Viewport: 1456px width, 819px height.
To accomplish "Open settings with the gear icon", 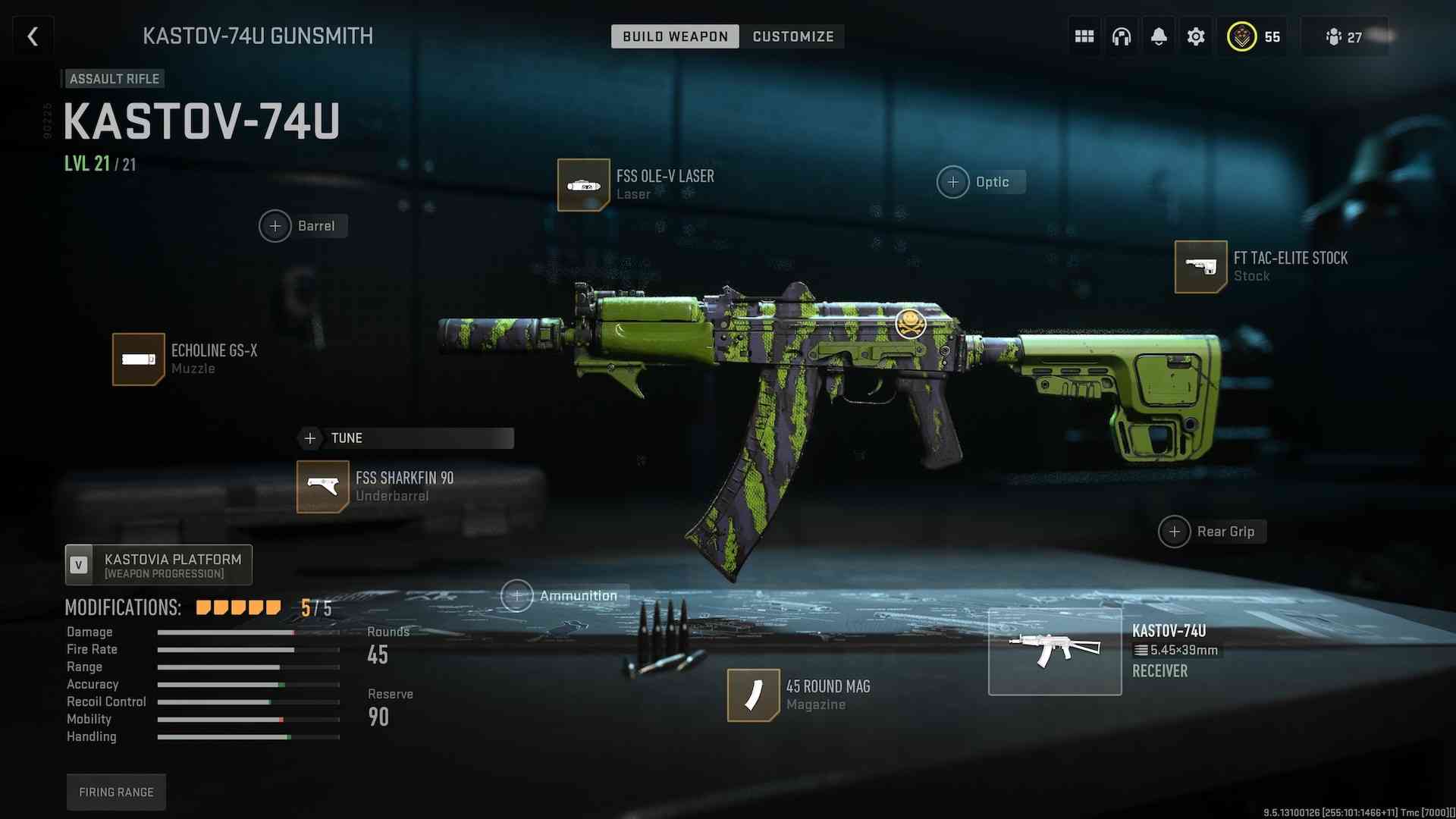I will point(1196,36).
